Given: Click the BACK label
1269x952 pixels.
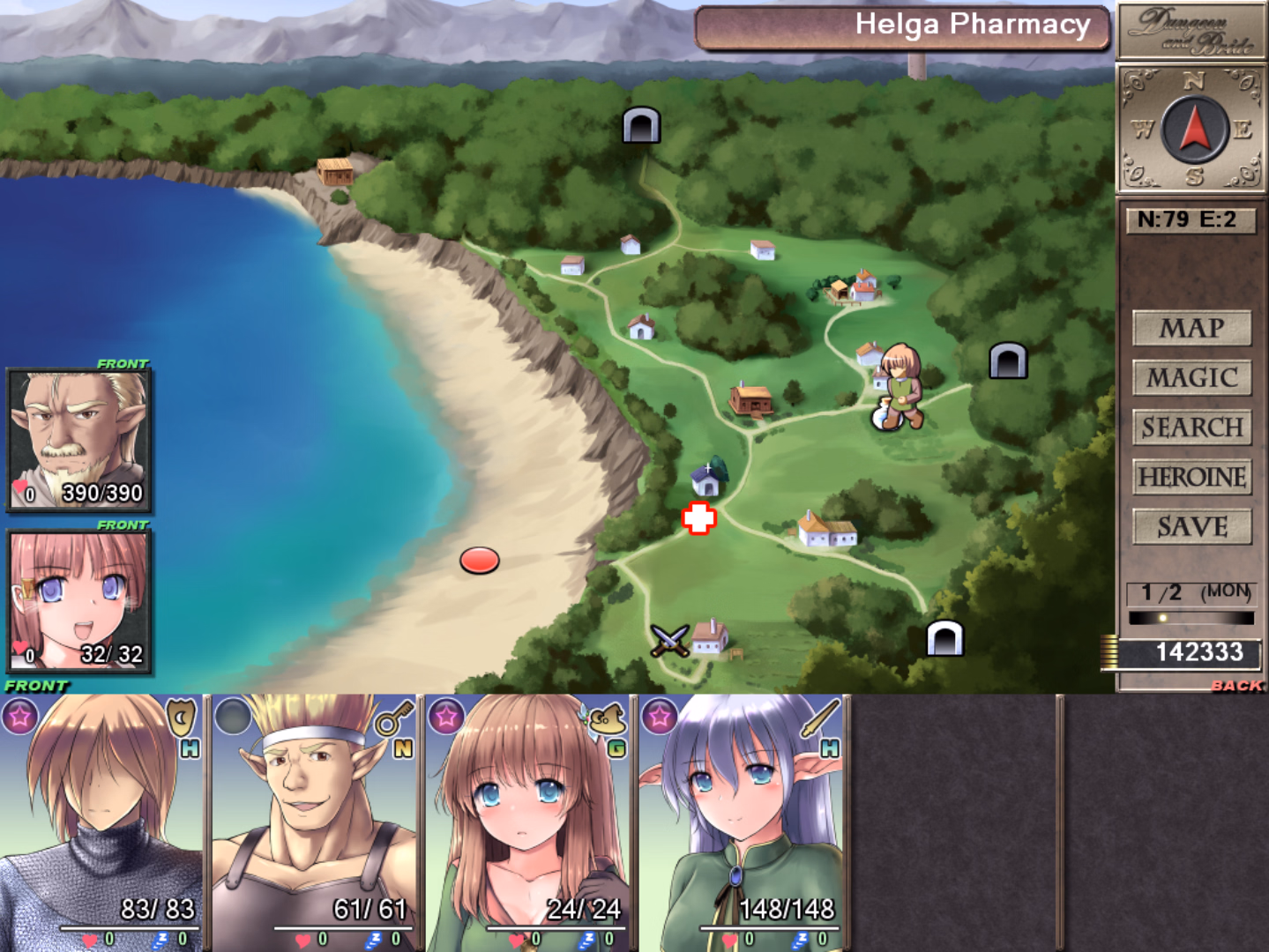Looking at the screenshot, I should click(x=1236, y=685).
